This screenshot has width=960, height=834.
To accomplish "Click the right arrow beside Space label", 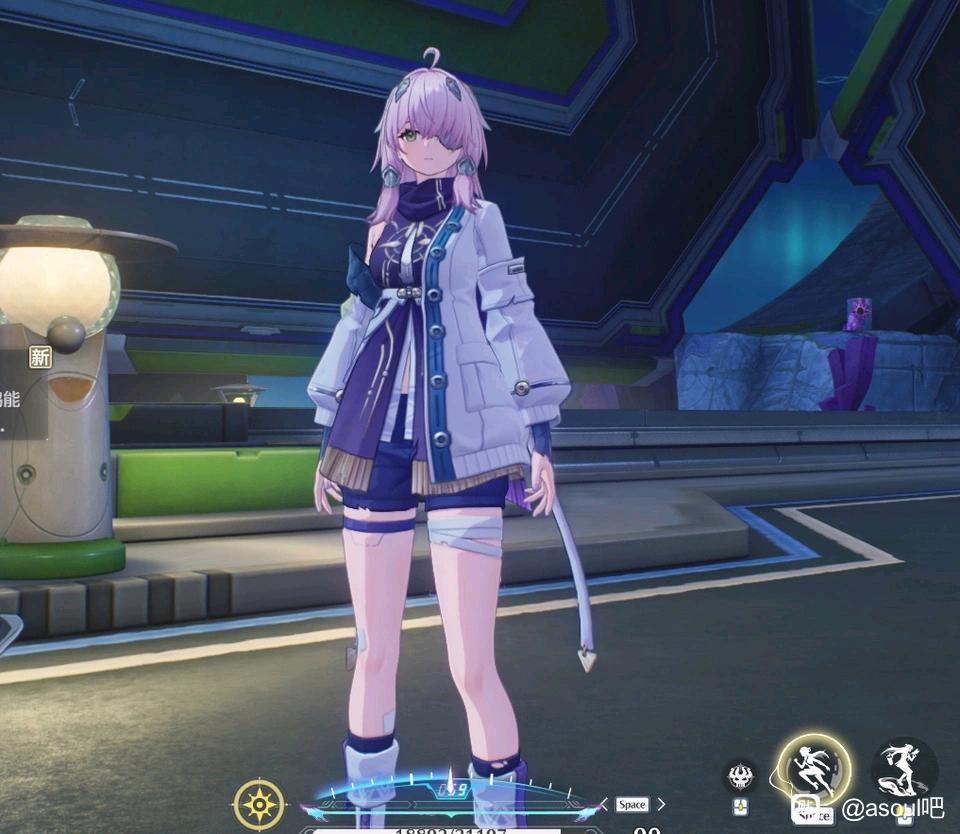I will click(660, 804).
